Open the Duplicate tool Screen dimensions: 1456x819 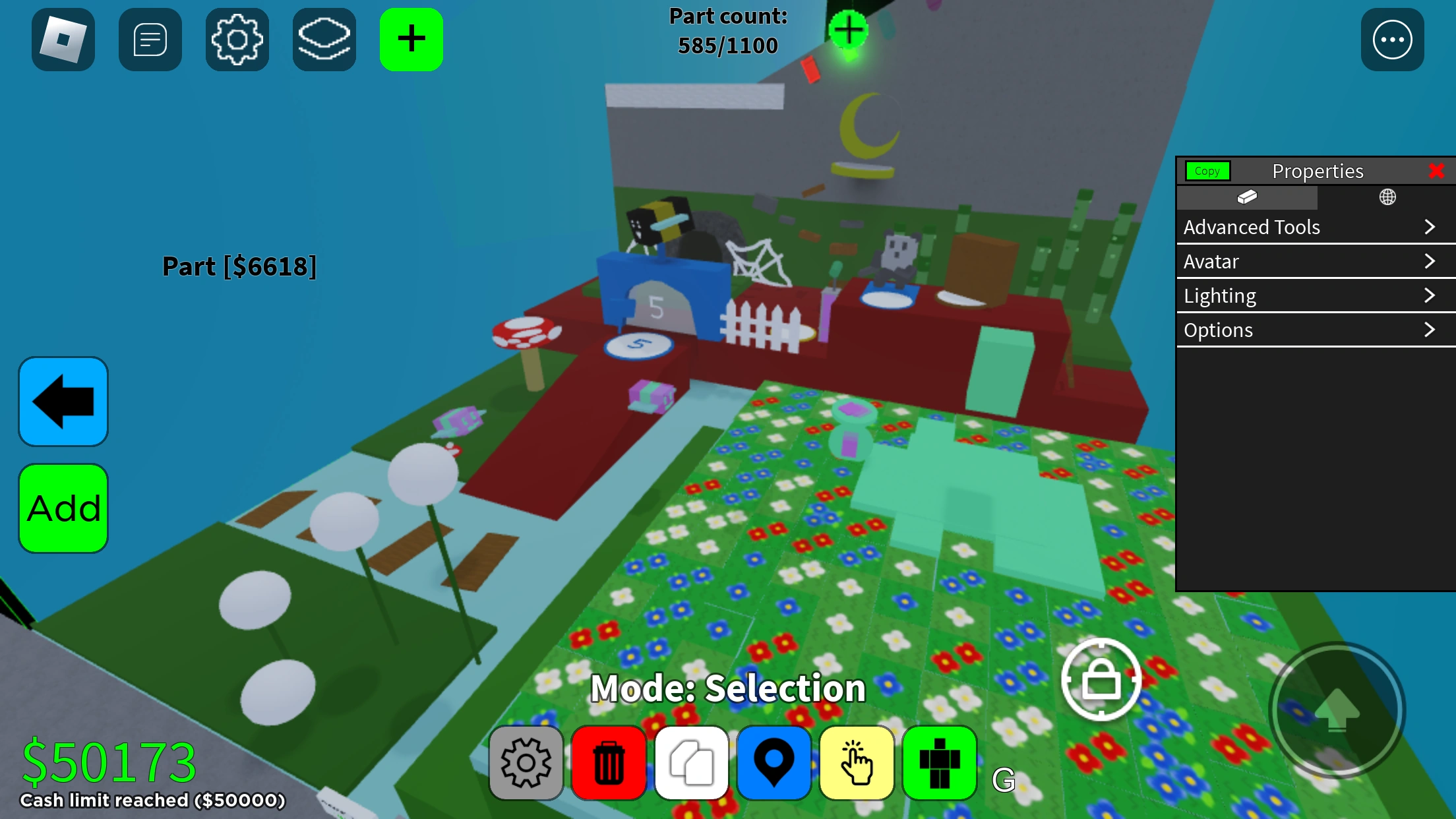691,762
